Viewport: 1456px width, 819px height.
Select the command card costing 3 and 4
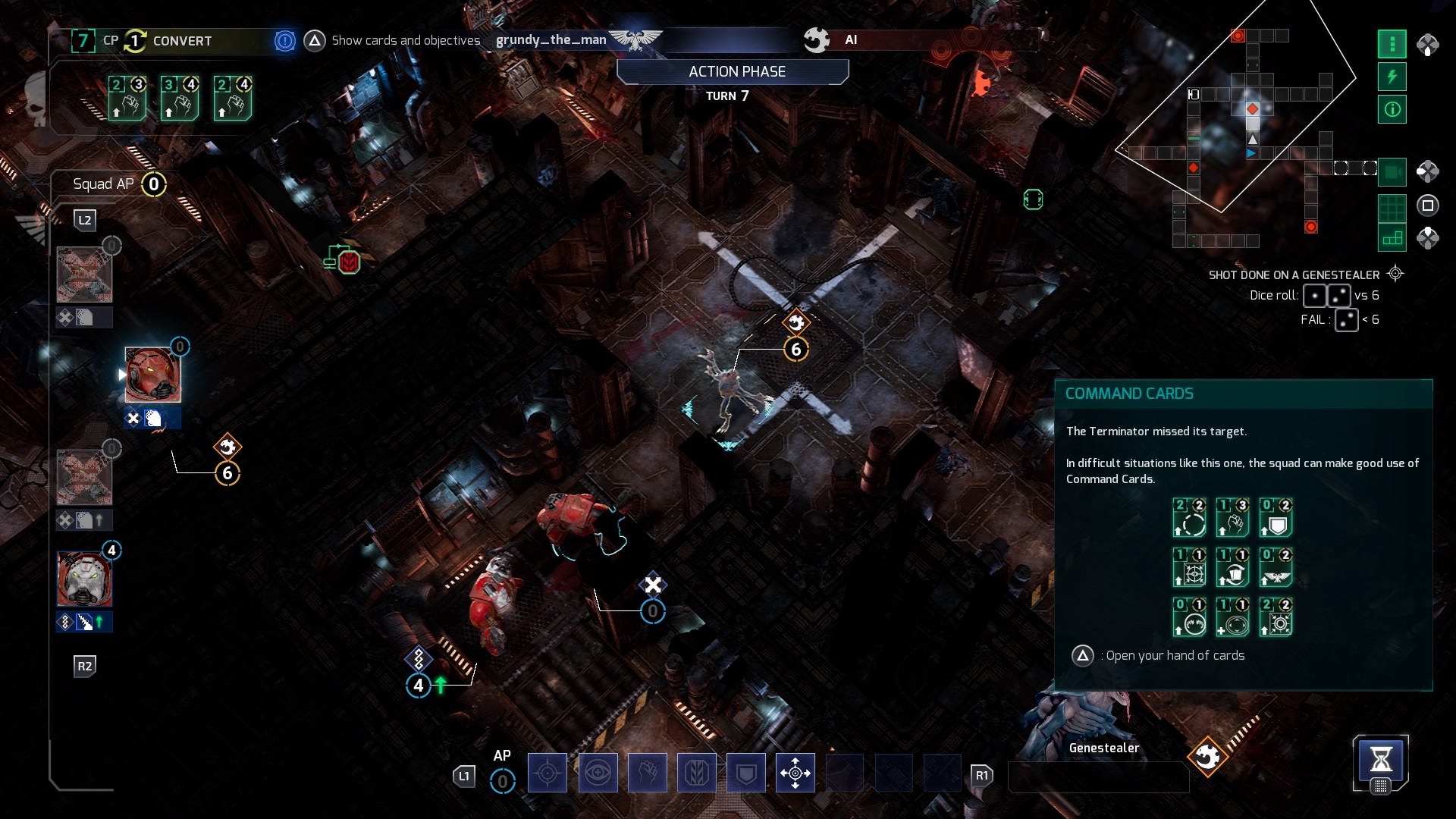pos(180,98)
